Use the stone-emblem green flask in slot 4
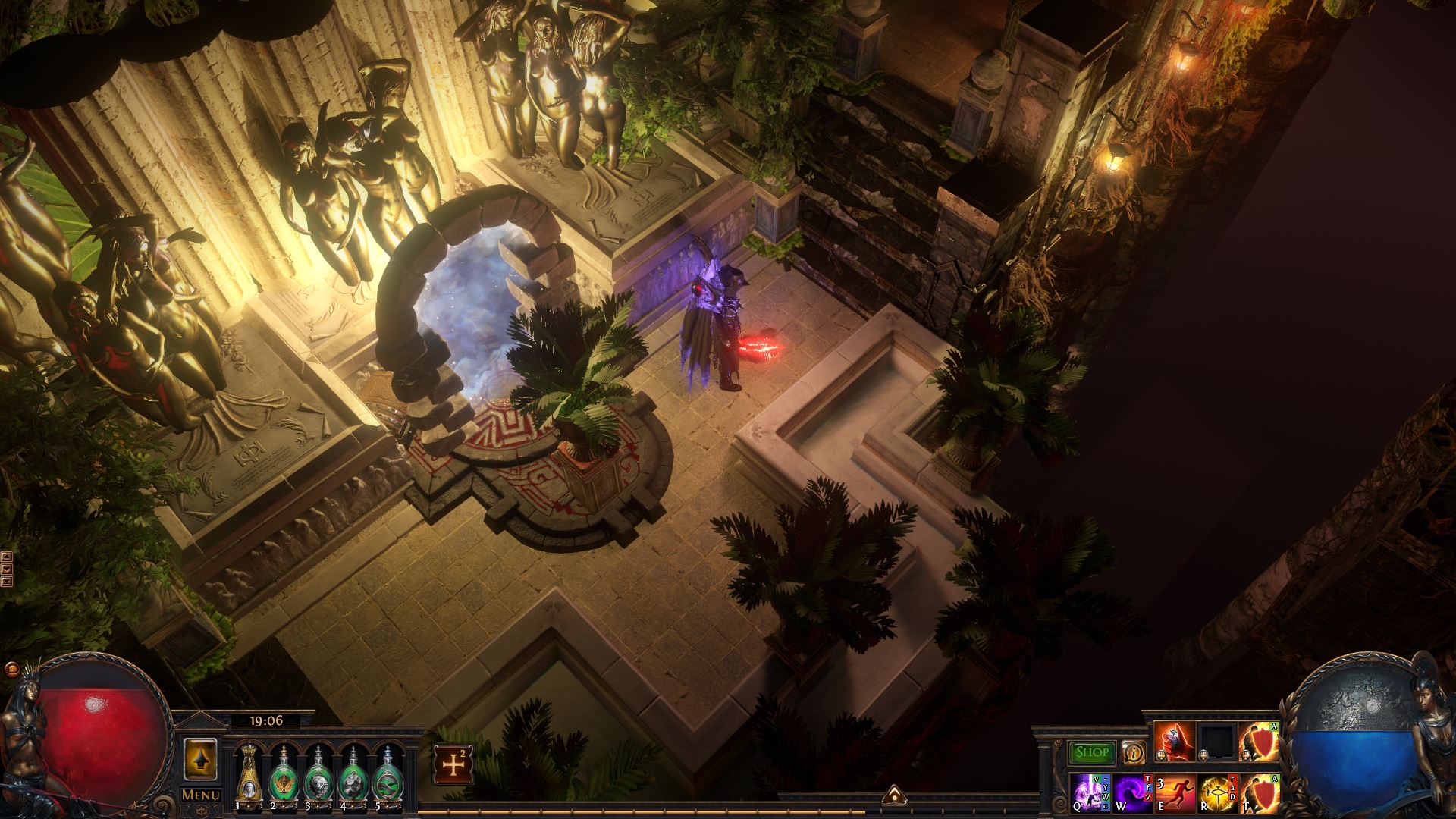This screenshot has width=1456, height=819. 351,772
